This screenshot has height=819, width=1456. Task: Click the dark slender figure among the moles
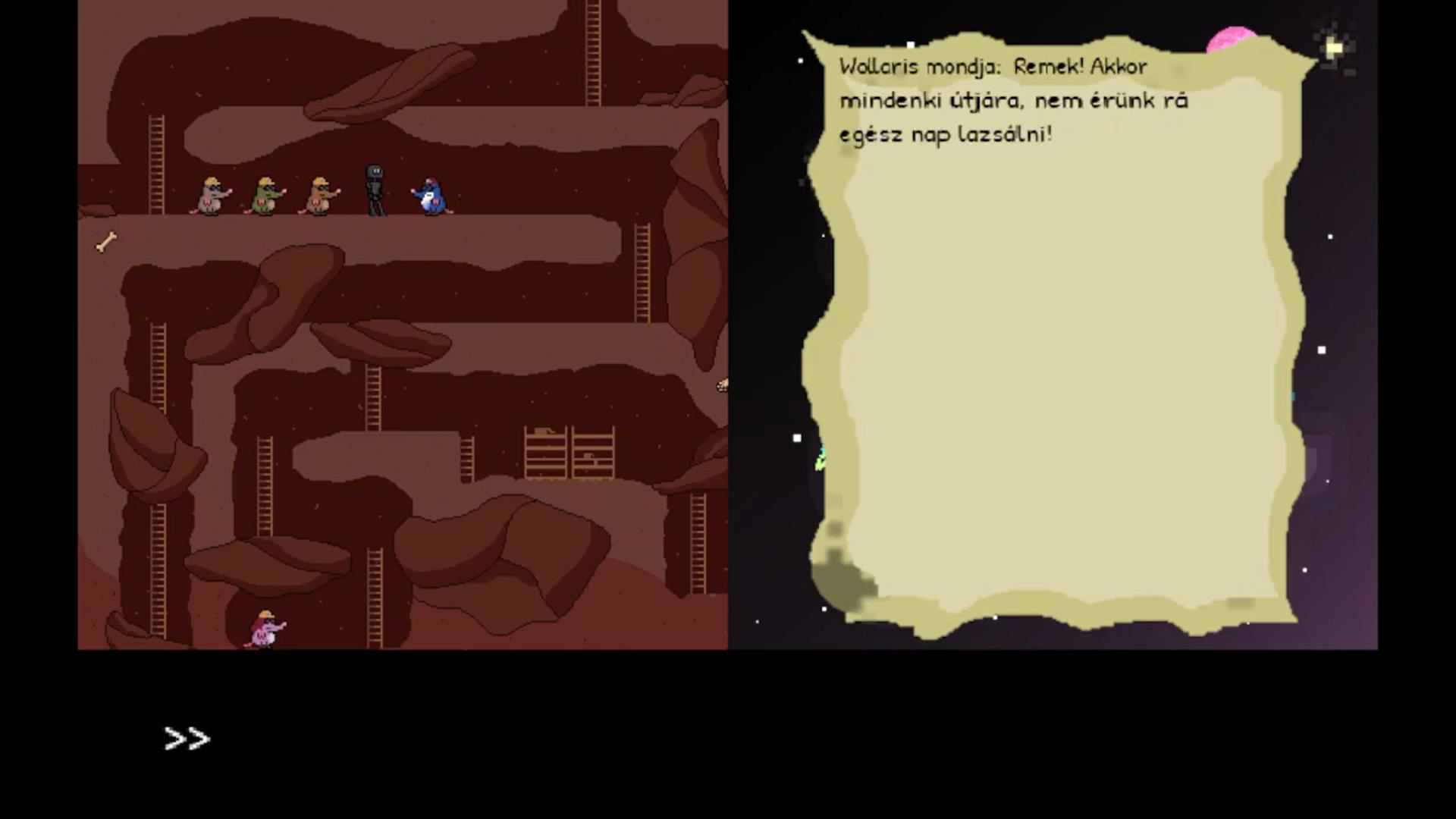coord(373,188)
